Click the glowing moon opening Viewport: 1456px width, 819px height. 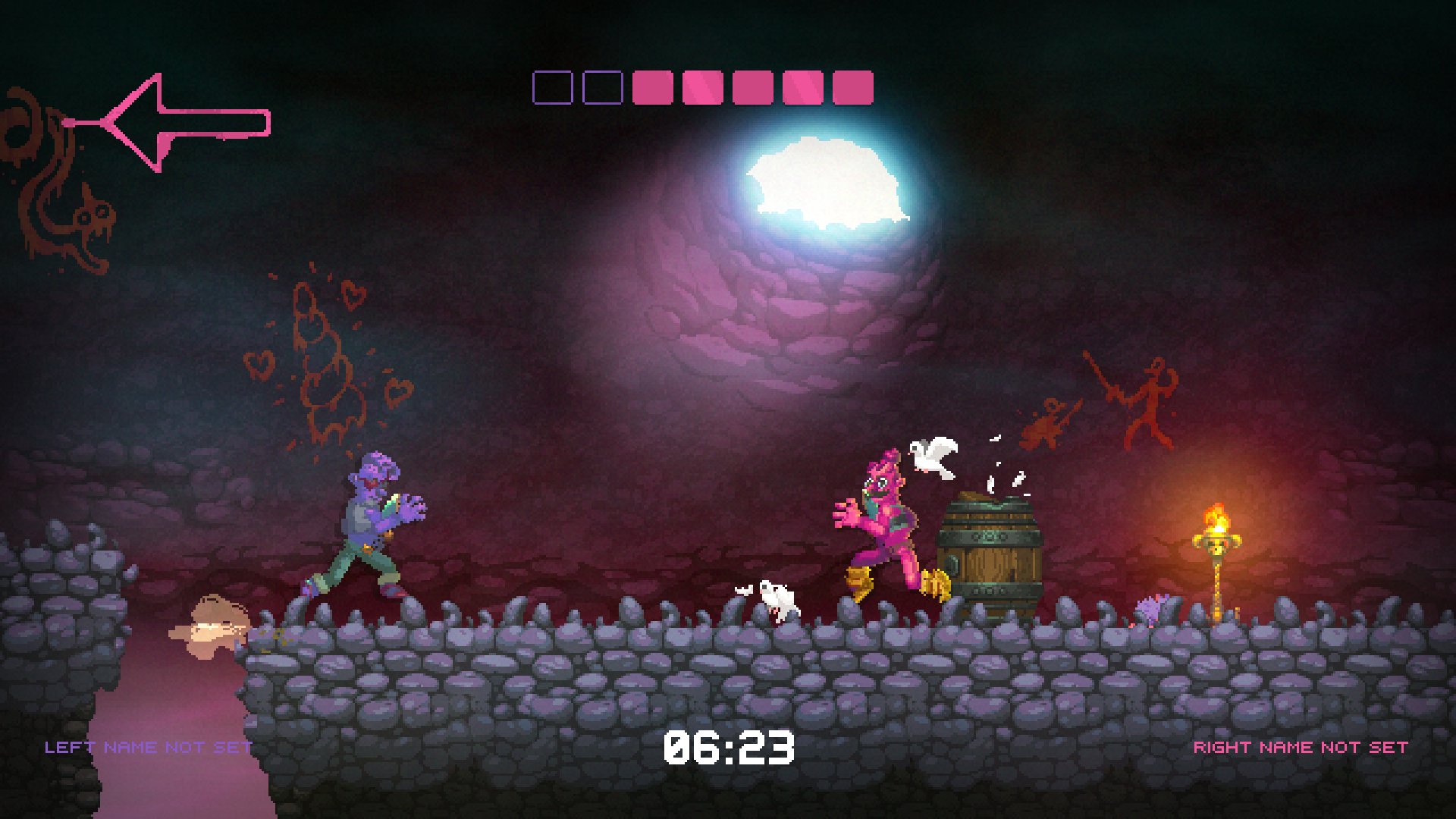827,182
